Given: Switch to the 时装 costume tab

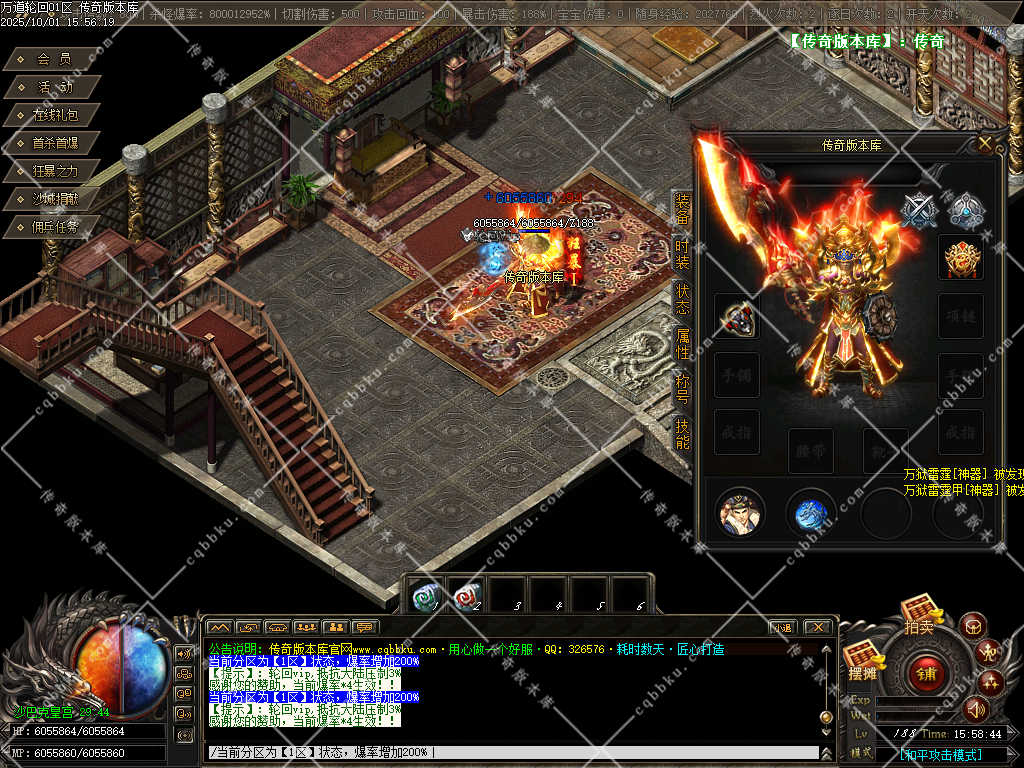Looking at the screenshot, I should pos(682,254).
